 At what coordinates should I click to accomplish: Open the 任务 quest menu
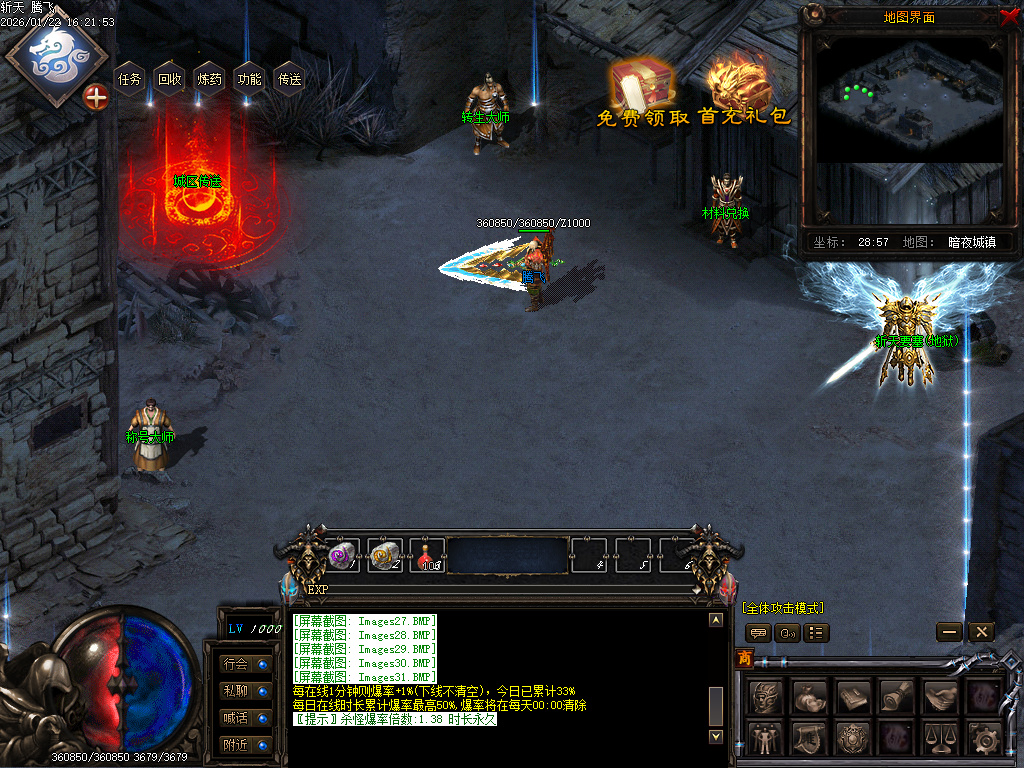pos(130,79)
